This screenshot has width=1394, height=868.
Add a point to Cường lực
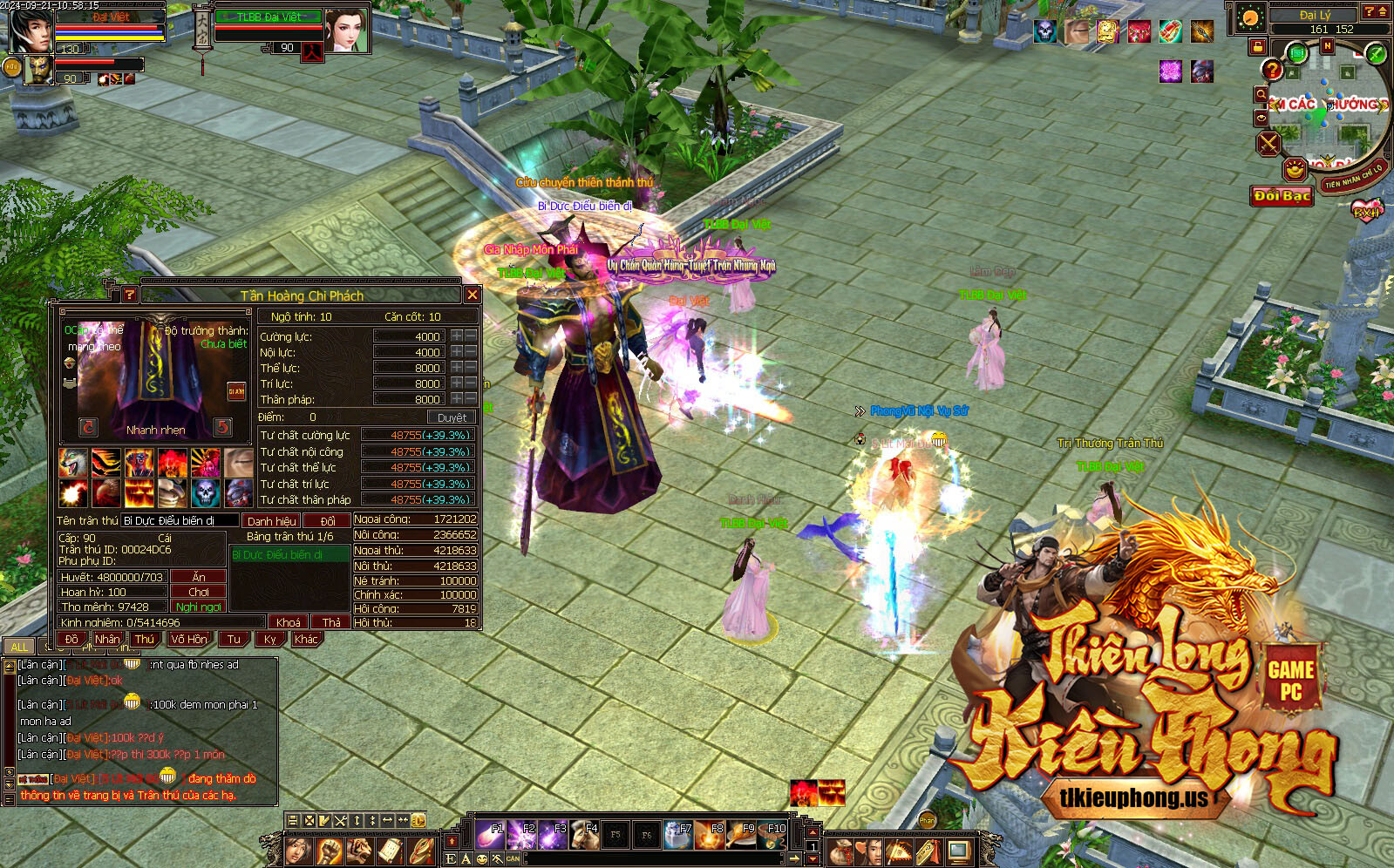tap(456, 336)
